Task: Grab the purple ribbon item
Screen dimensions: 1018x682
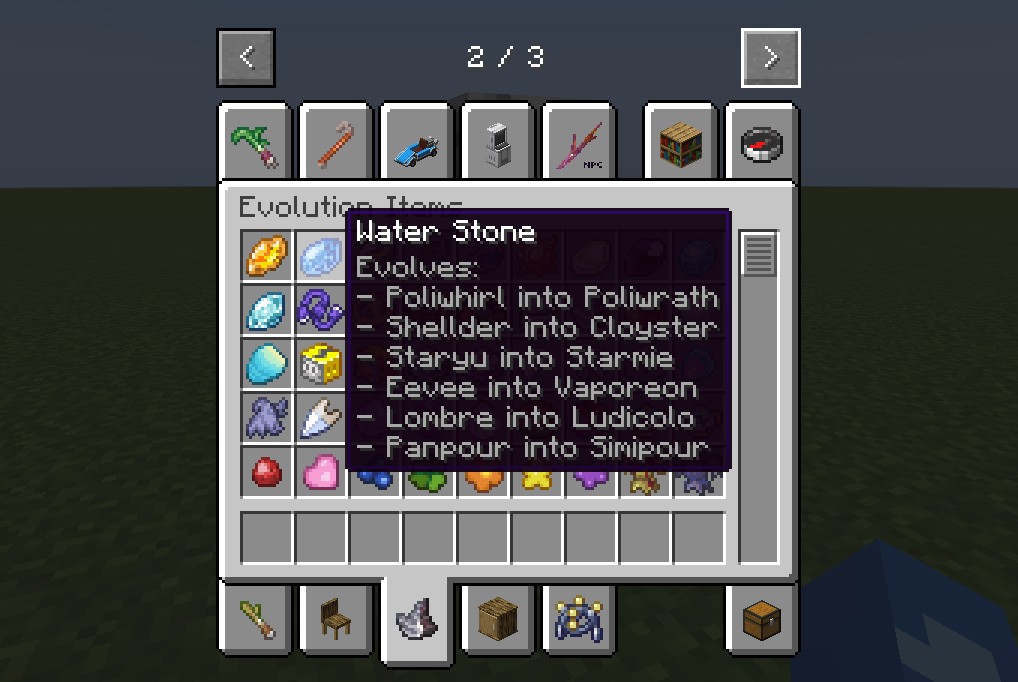Action: [321, 310]
